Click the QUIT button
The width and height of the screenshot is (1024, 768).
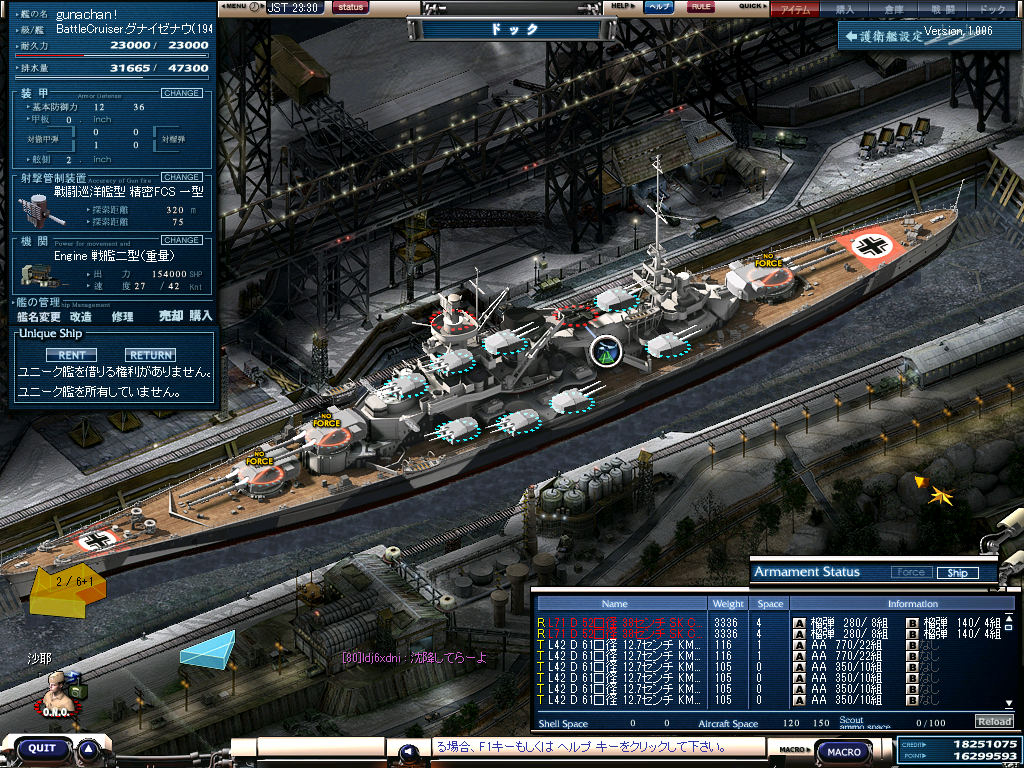coord(42,748)
